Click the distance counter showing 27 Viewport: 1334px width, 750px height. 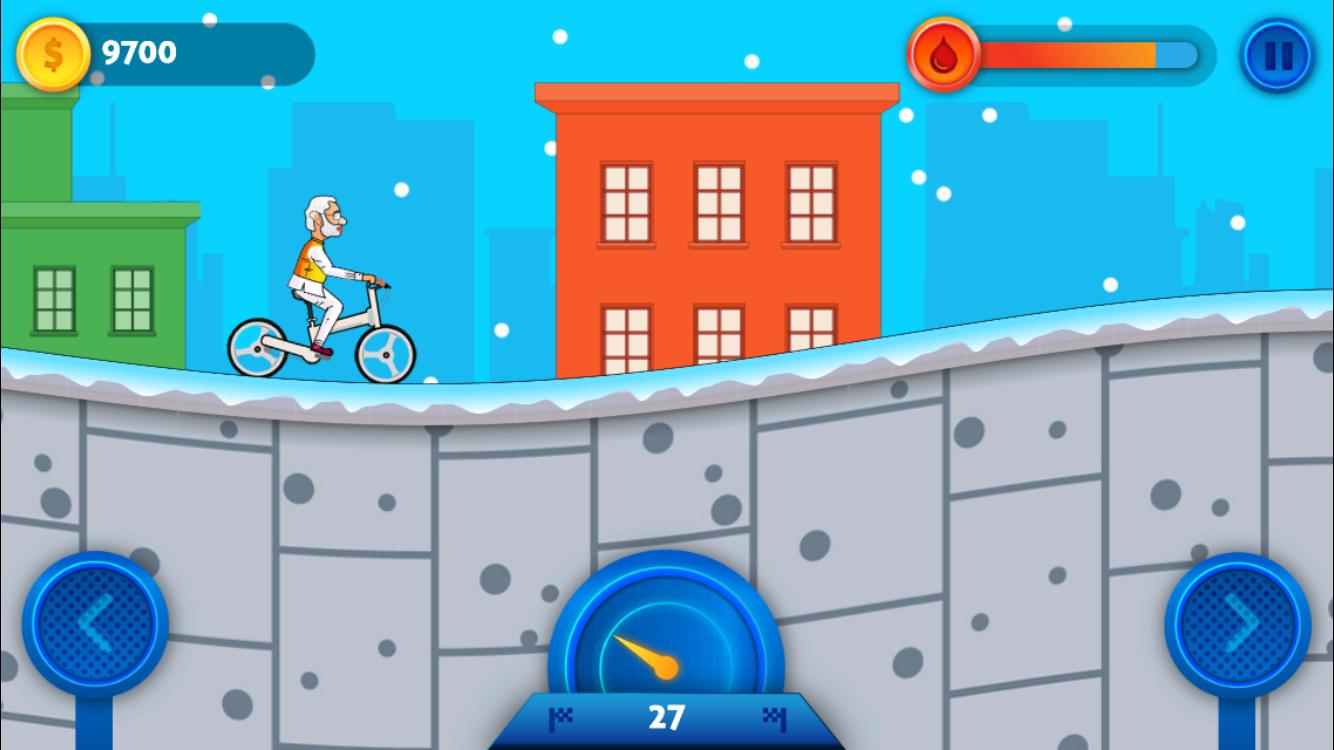pyautogui.click(x=667, y=716)
